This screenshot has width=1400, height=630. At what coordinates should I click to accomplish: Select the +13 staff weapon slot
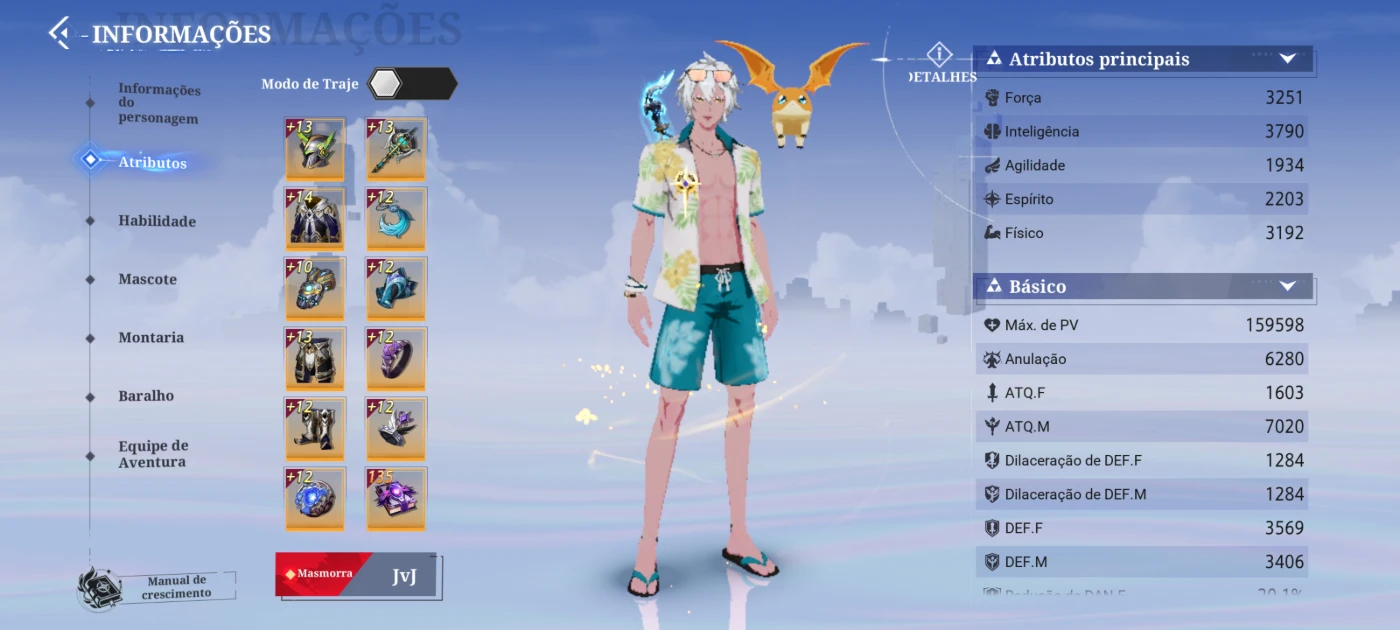[x=396, y=149]
